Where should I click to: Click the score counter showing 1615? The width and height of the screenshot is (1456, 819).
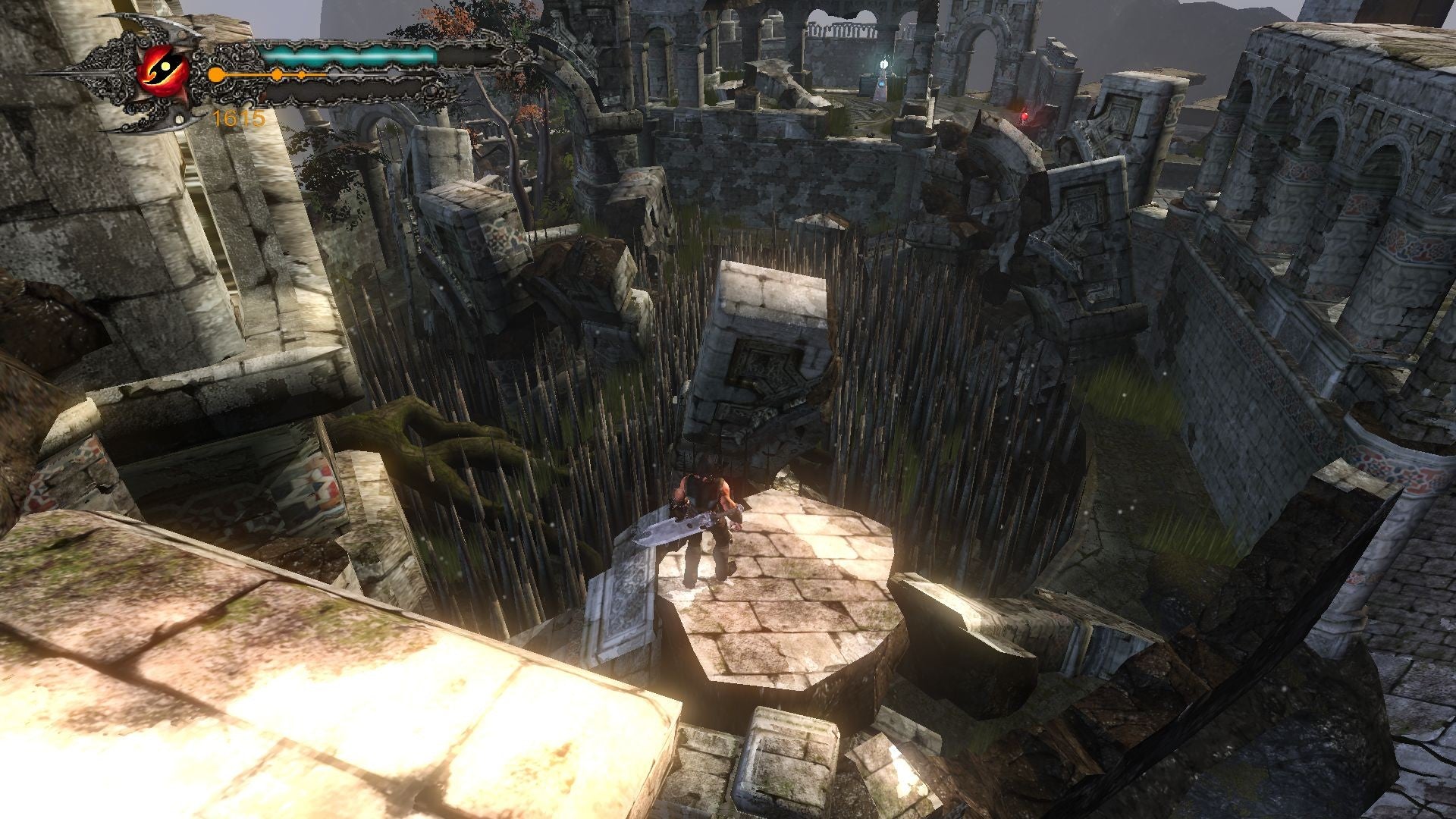coord(238,118)
